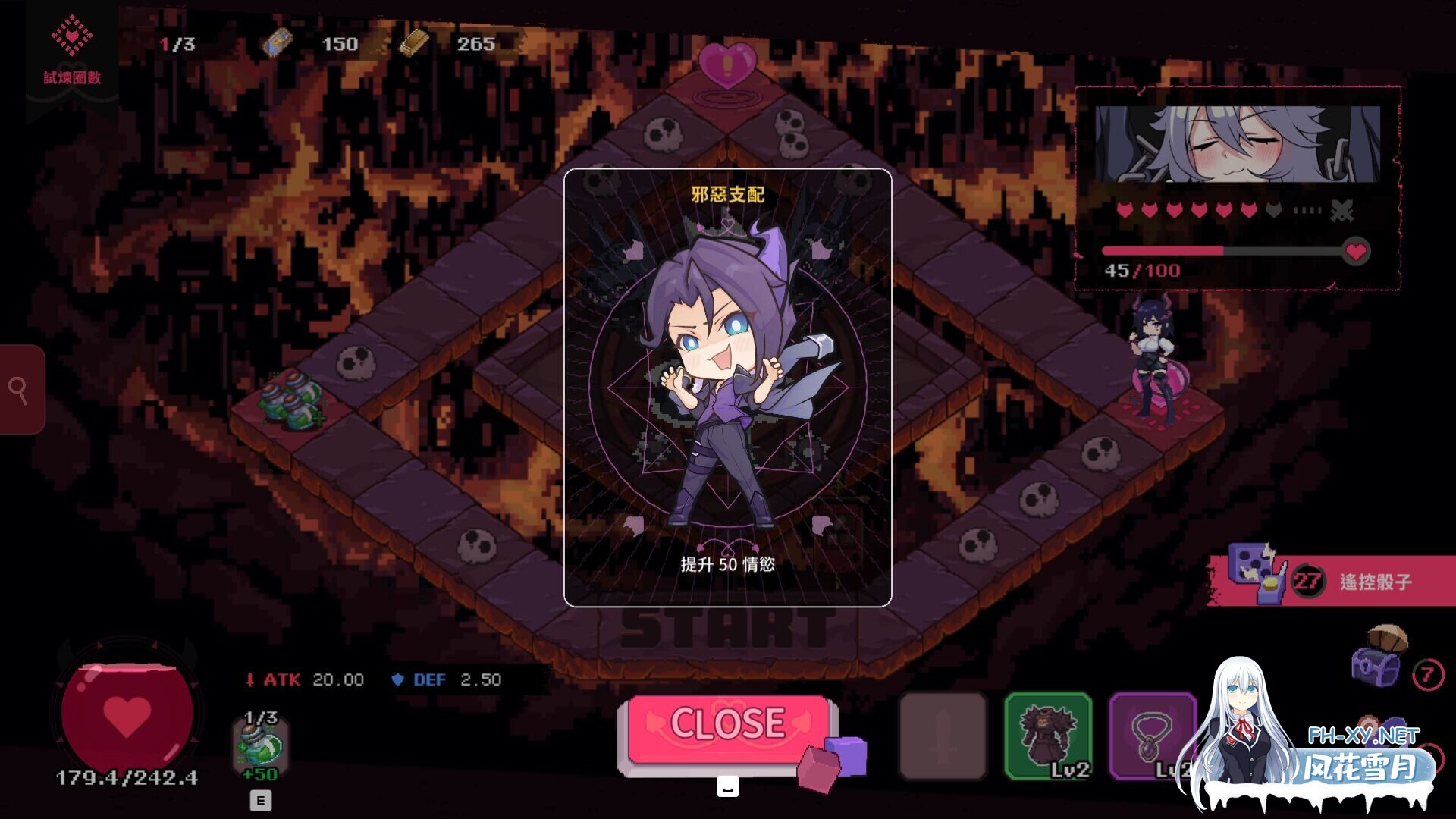This screenshot has height=819, width=1456.
Task: Click the card currency icon beside 150
Action: [279, 43]
